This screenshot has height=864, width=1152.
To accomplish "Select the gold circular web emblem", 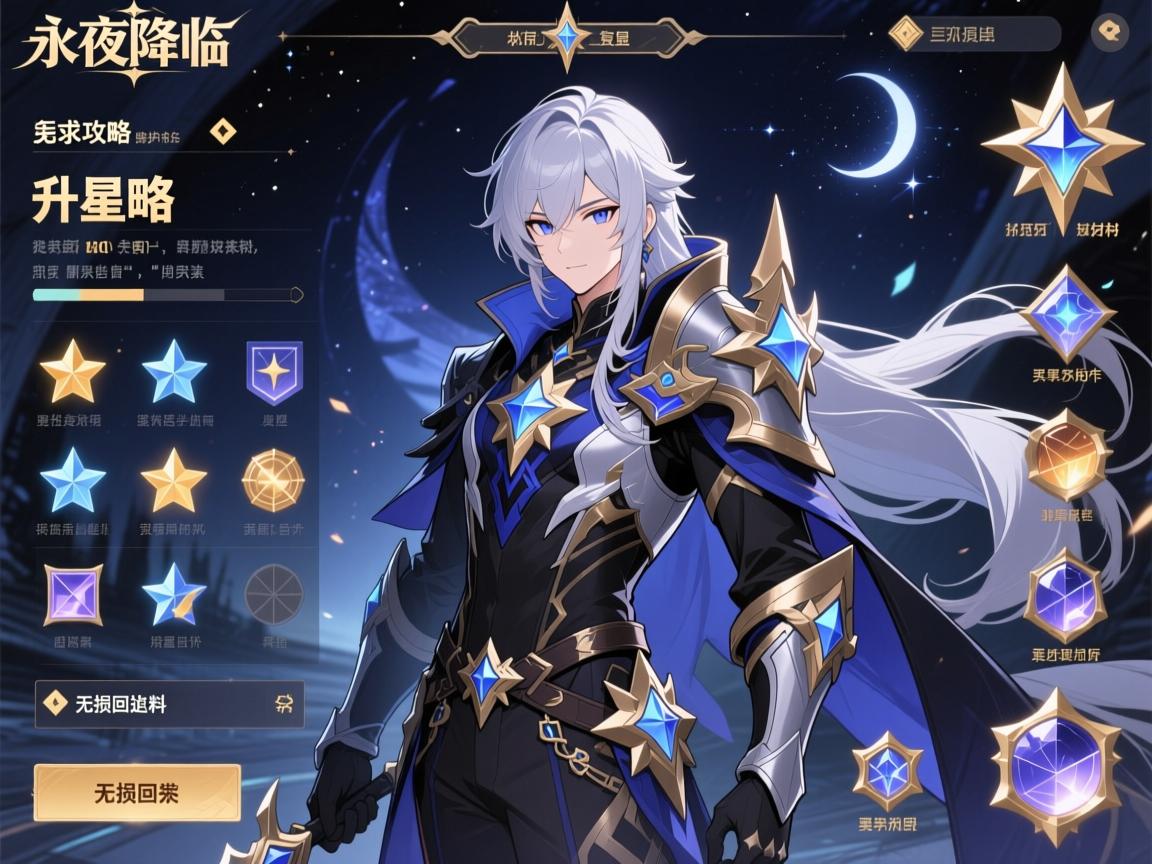I will (272, 480).
